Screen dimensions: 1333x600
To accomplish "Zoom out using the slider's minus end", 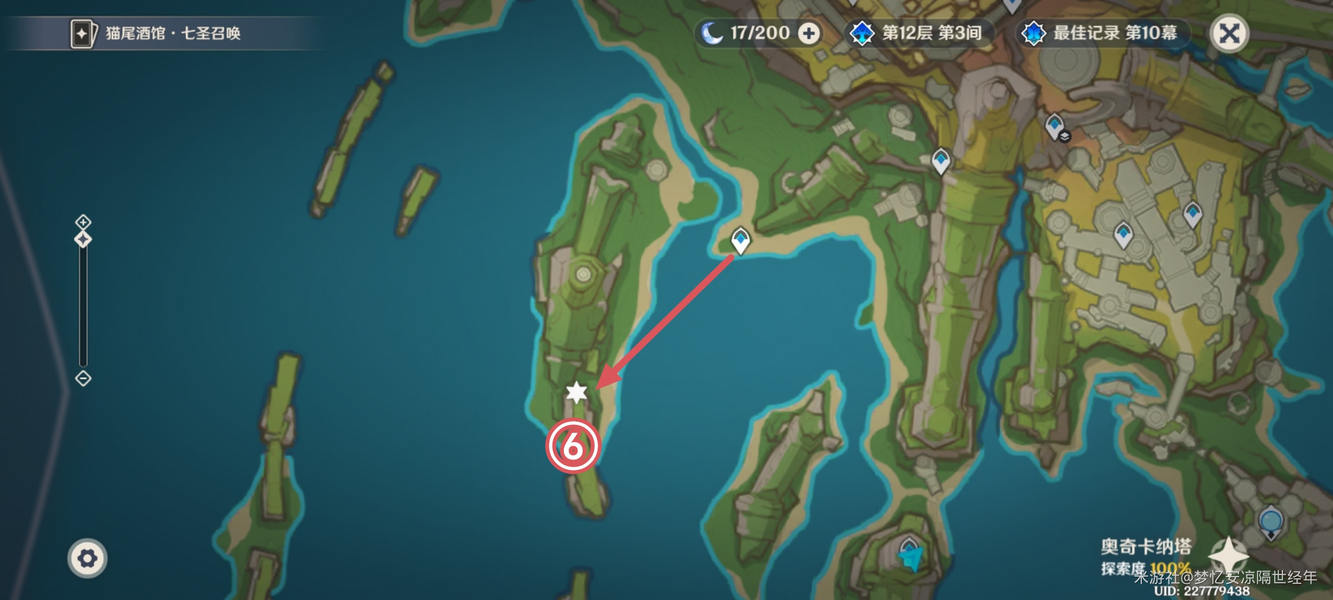I will pyautogui.click(x=83, y=378).
